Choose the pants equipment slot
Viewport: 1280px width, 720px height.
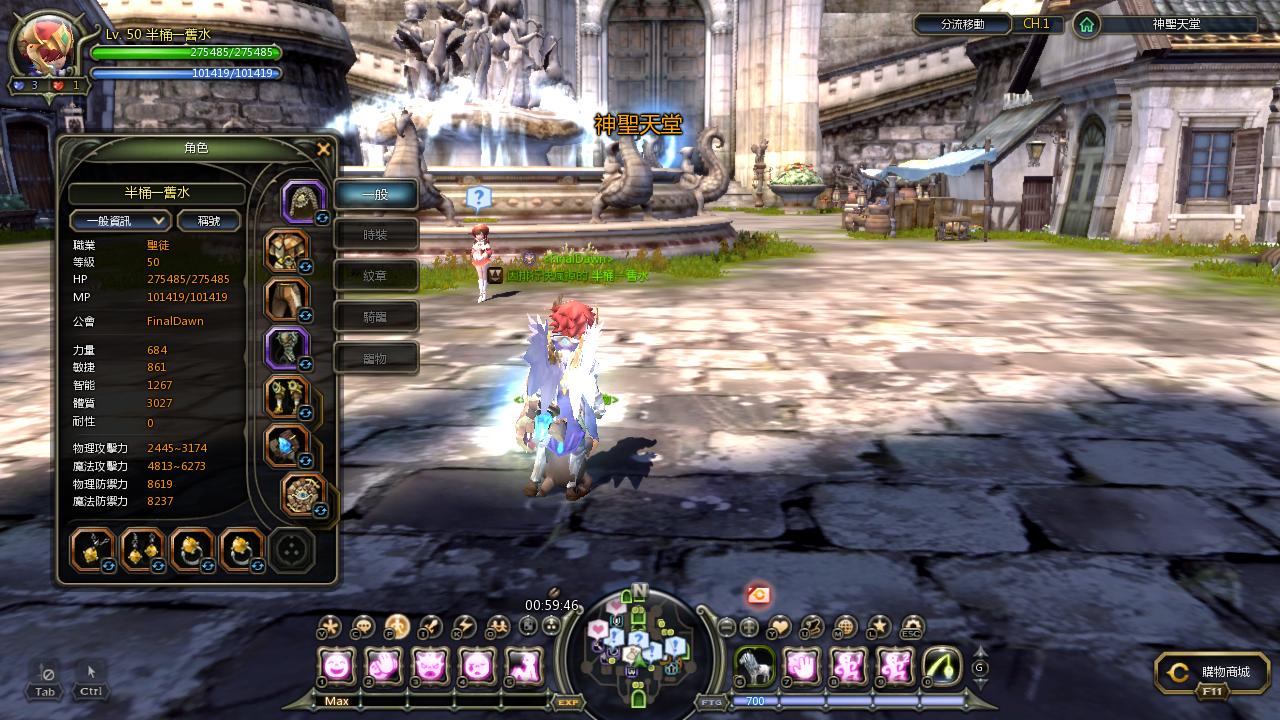(x=286, y=299)
